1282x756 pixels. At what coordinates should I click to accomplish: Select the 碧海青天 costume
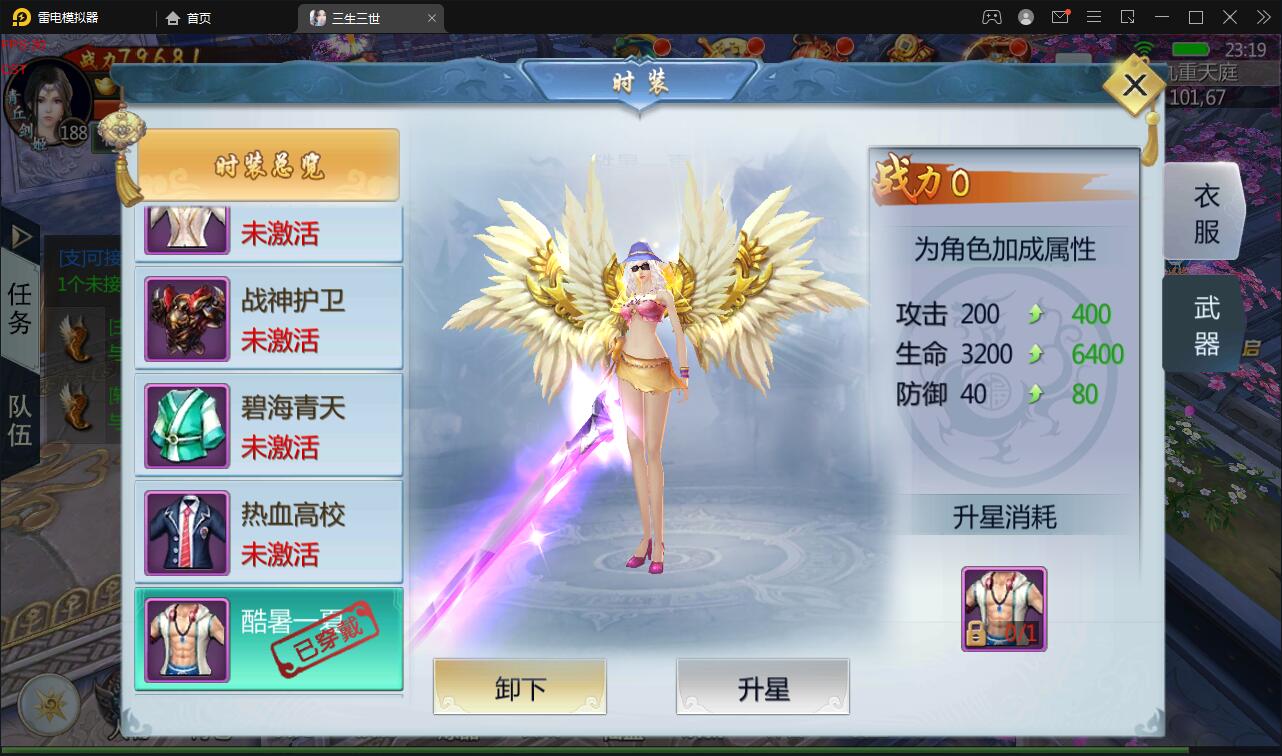coord(268,426)
